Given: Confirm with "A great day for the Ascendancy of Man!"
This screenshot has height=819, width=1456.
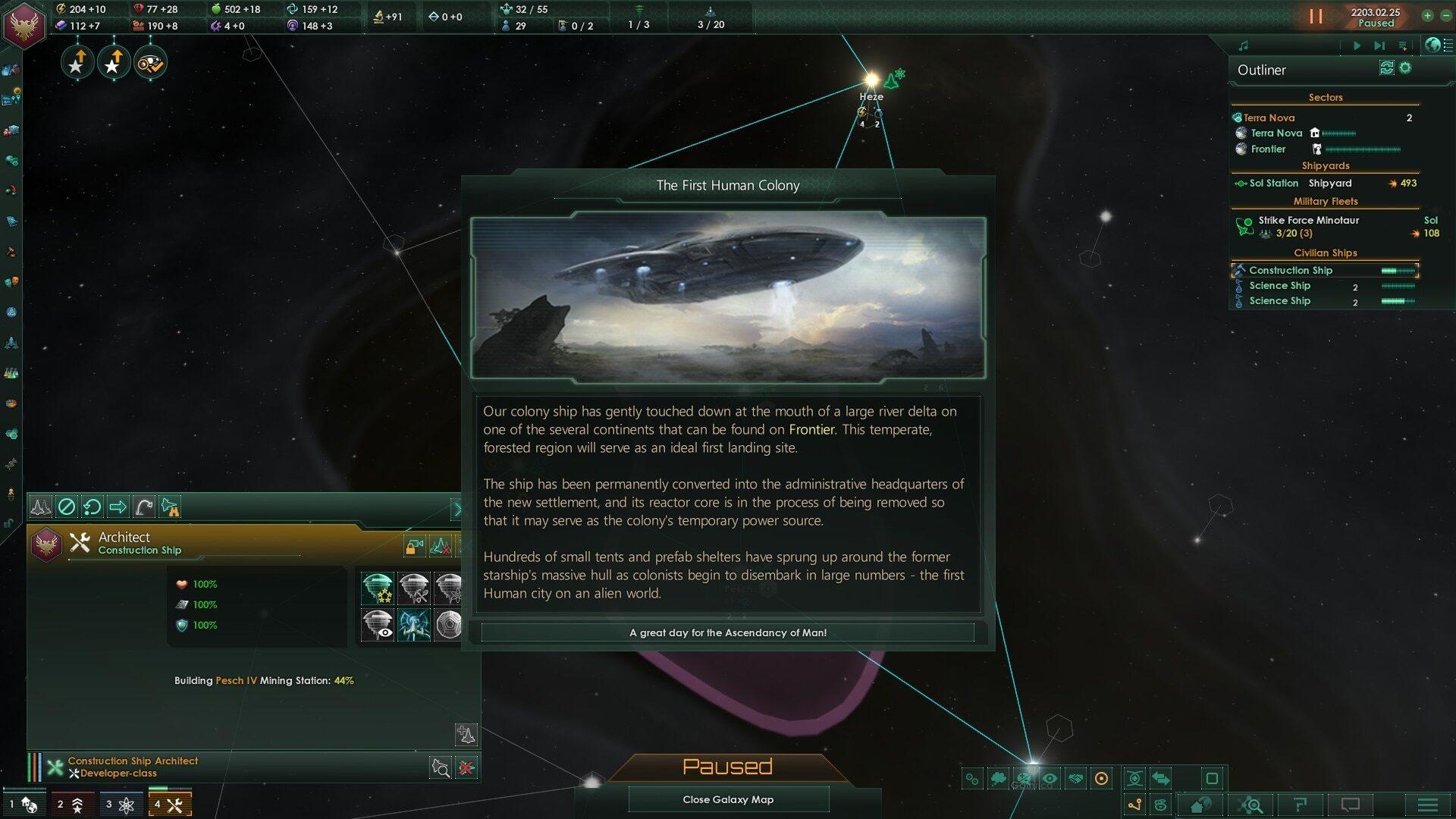Looking at the screenshot, I should (x=727, y=632).
